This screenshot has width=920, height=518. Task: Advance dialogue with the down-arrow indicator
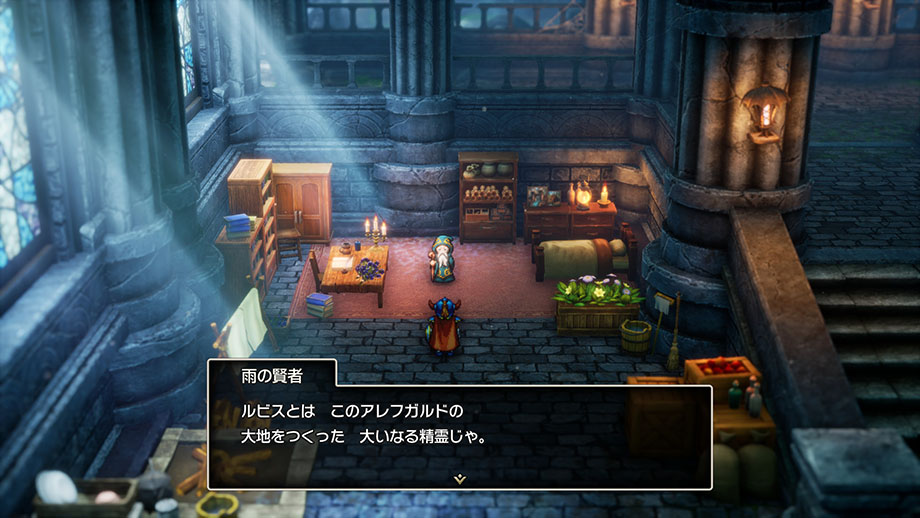tap(459, 479)
